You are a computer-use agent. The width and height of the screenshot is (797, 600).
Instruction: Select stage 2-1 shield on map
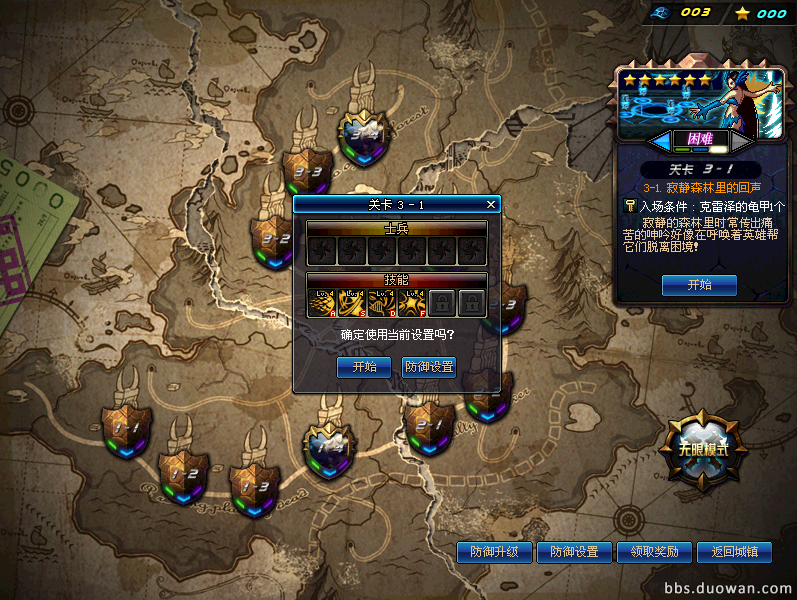point(429,425)
